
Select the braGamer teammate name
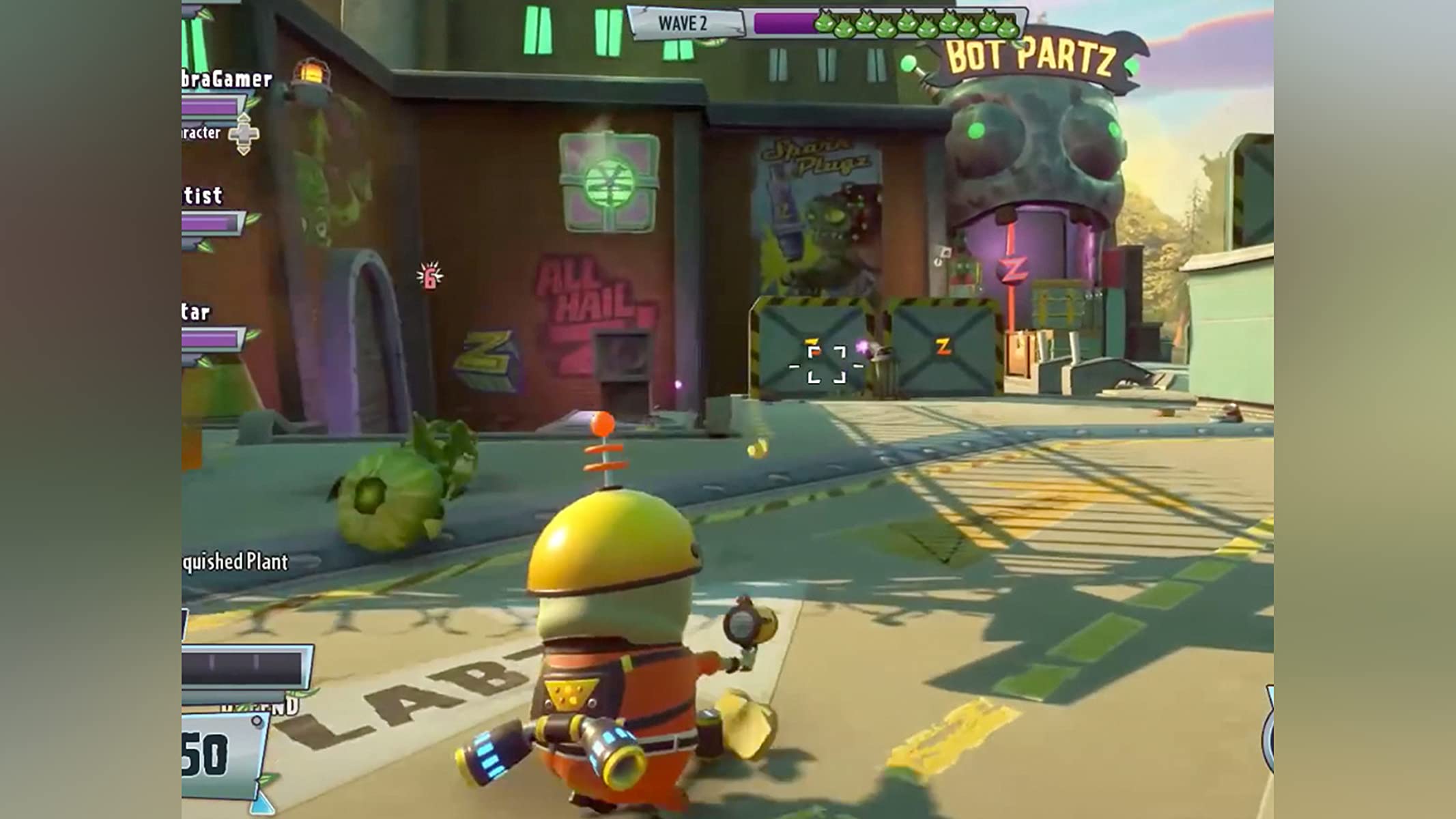pyautogui.click(x=227, y=79)
